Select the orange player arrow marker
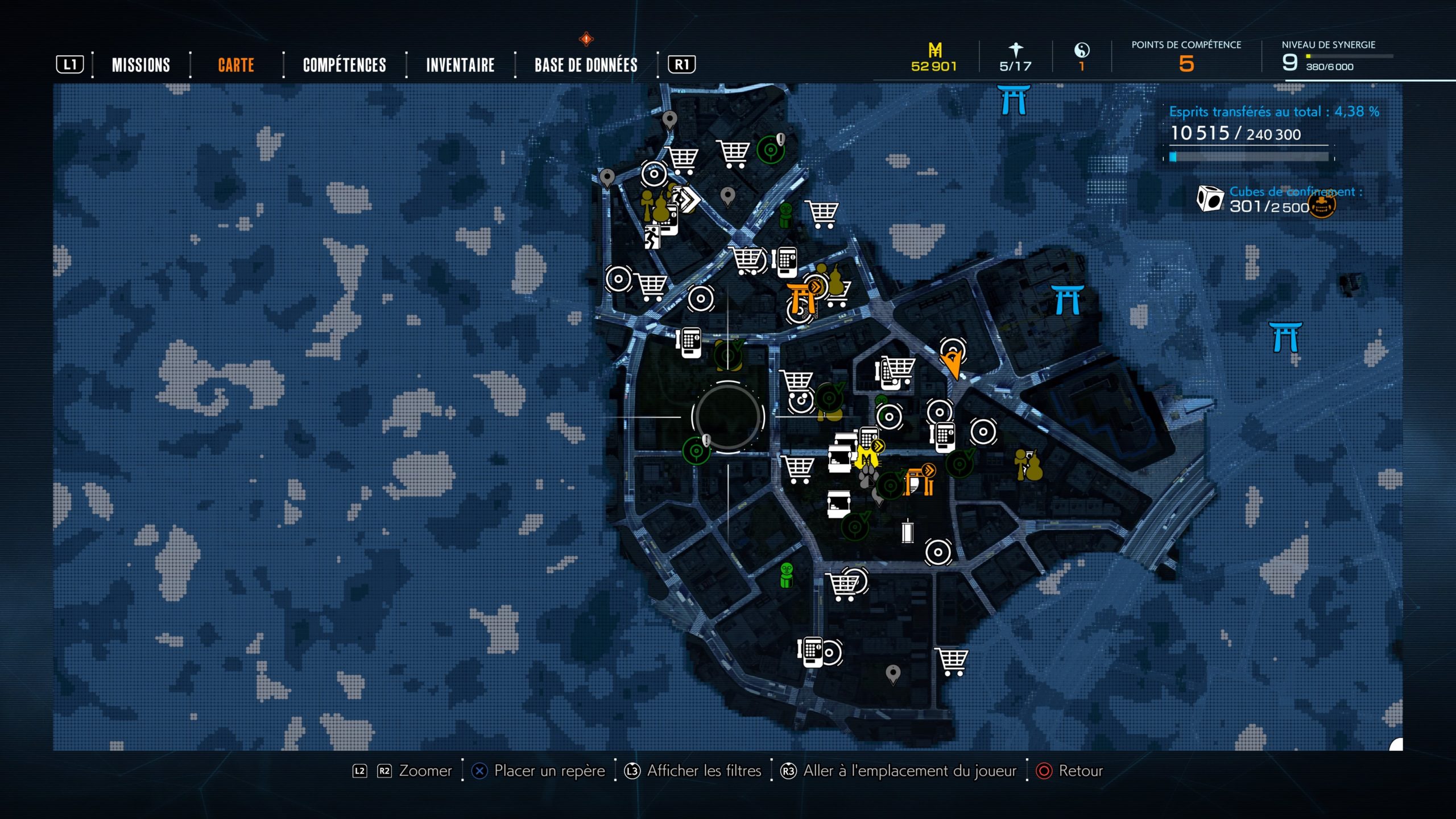The image size is (1456, 819). point(953,363)
